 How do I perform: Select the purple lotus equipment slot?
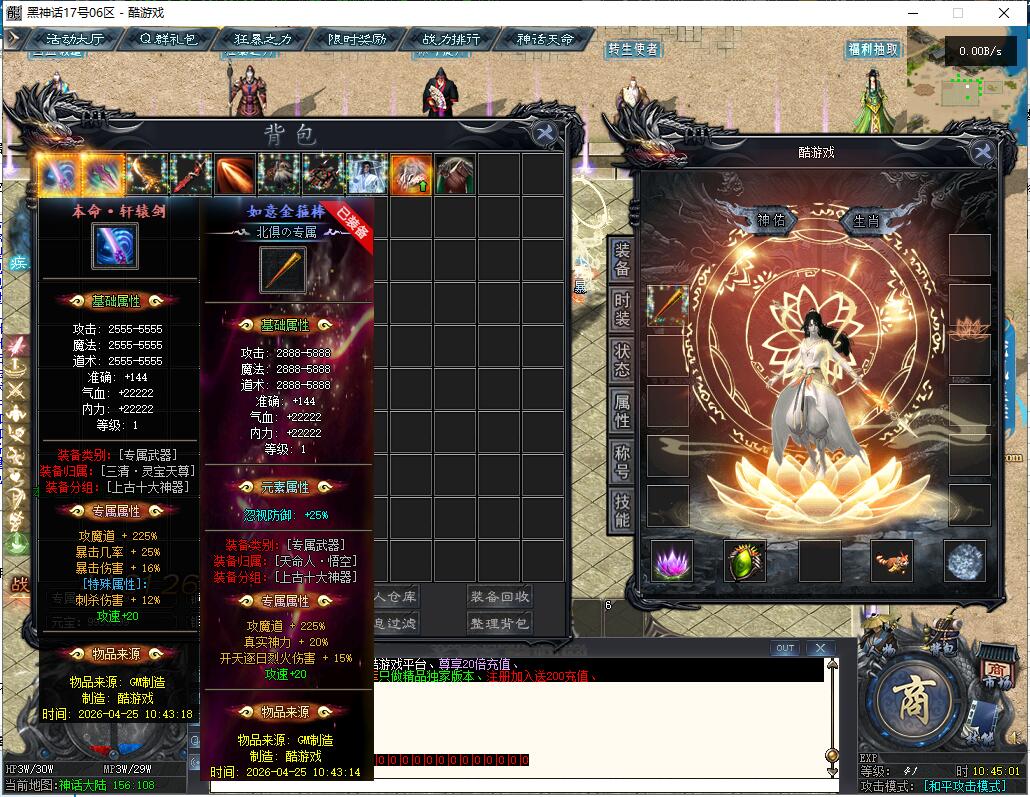click(x=672, y=562)
